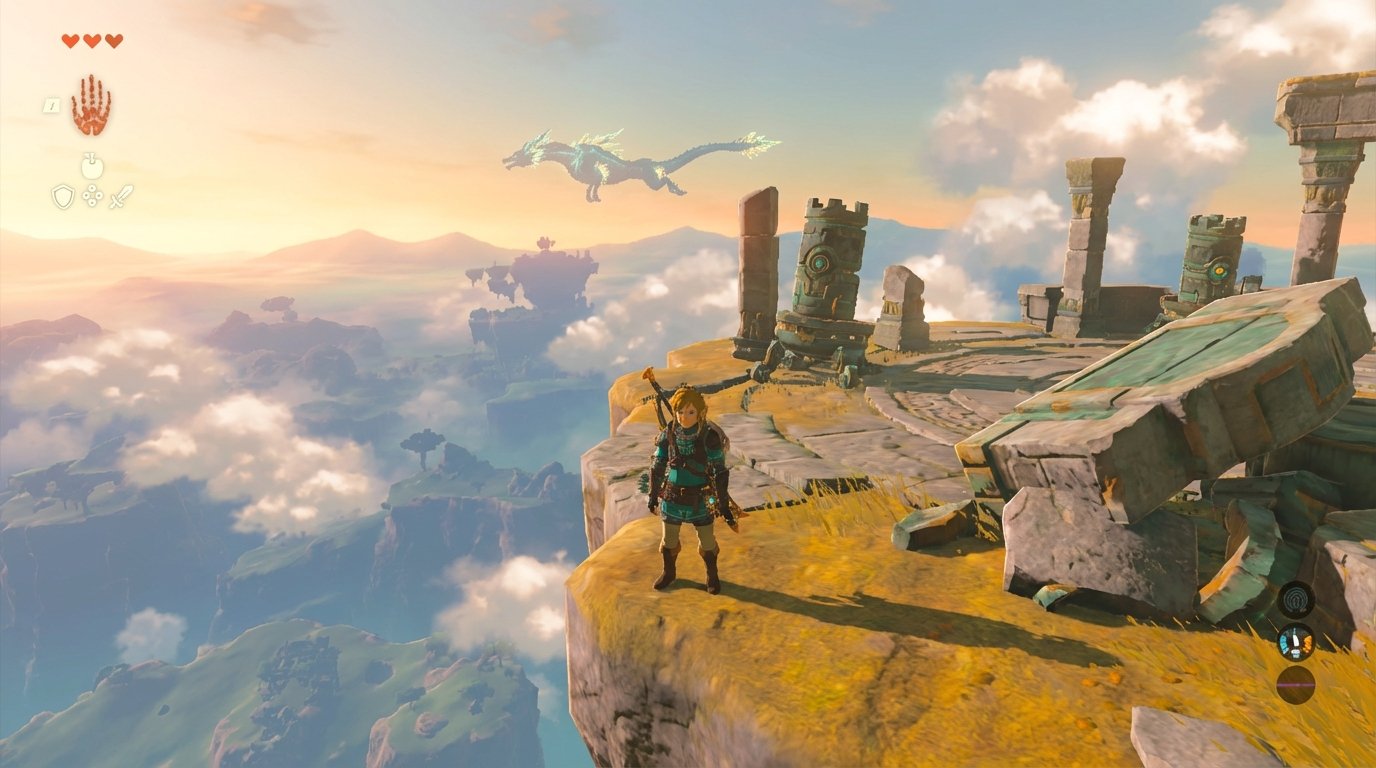Click the dimmed bottom HUD circle
Screen dimensions: 1376x768
pyautogui.click(x=1296, y=684)
